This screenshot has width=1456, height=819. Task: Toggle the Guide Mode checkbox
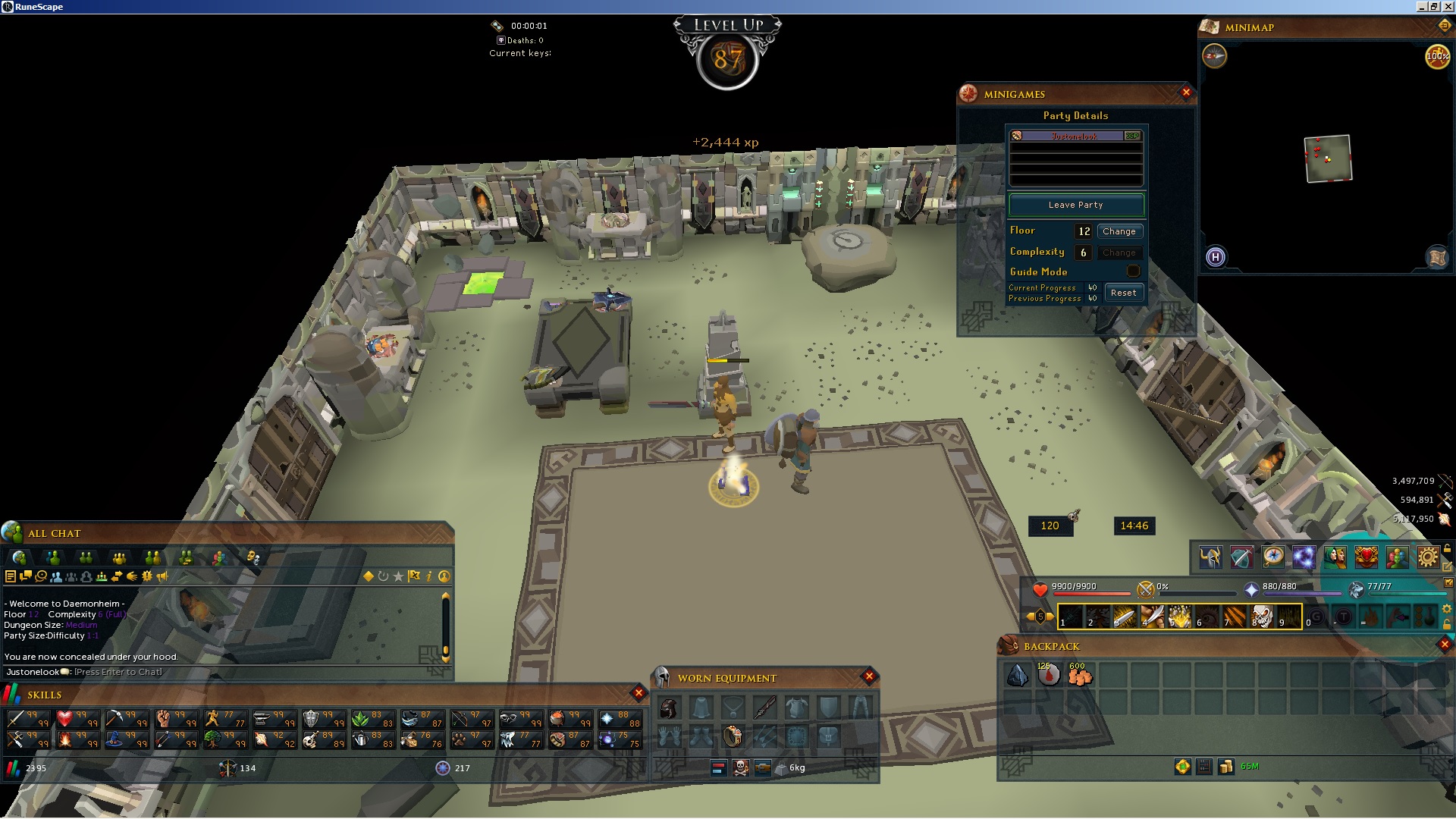[1133, 271]
